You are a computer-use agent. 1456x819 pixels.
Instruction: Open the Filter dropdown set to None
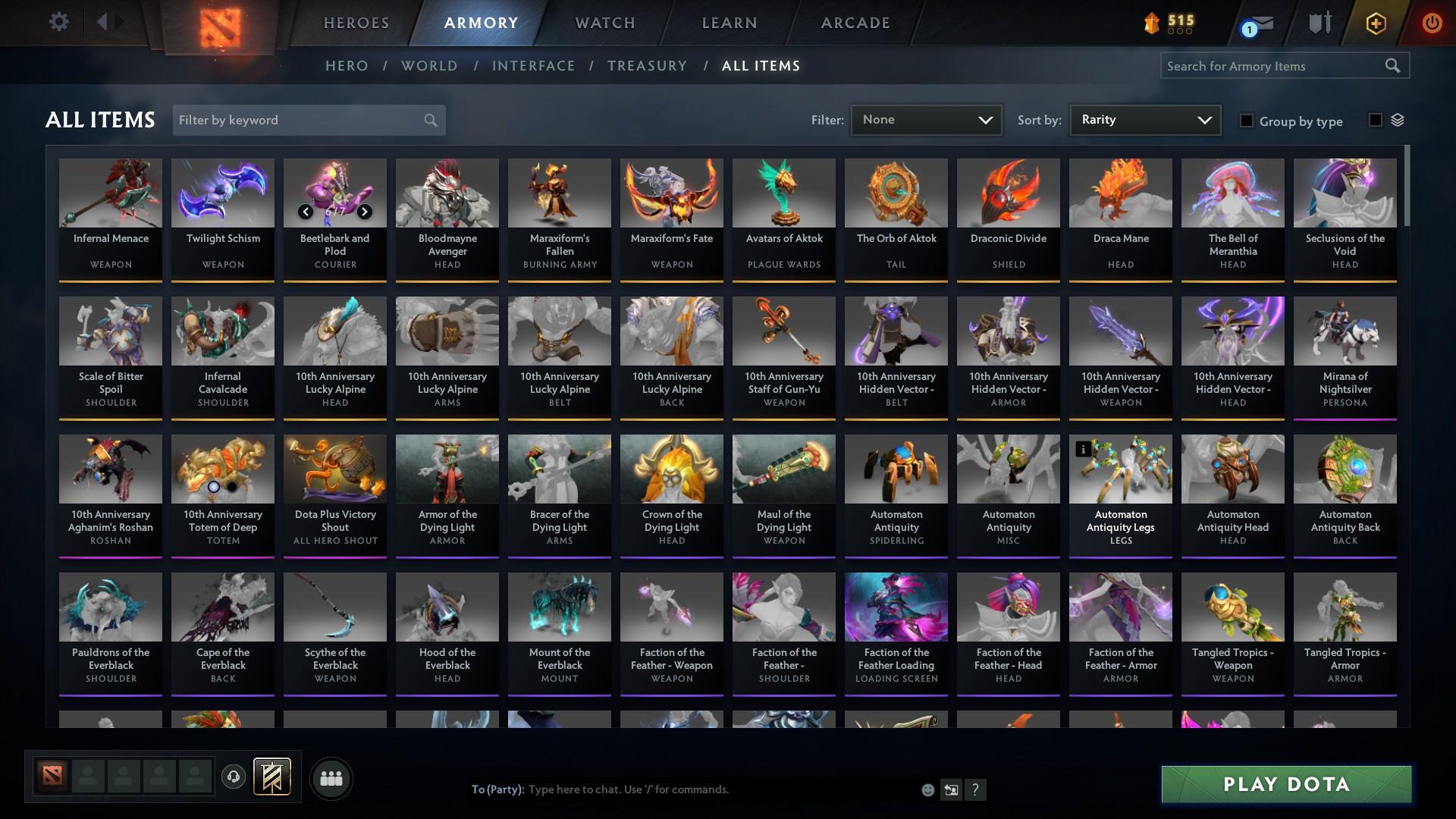click(x=925, y=119)
